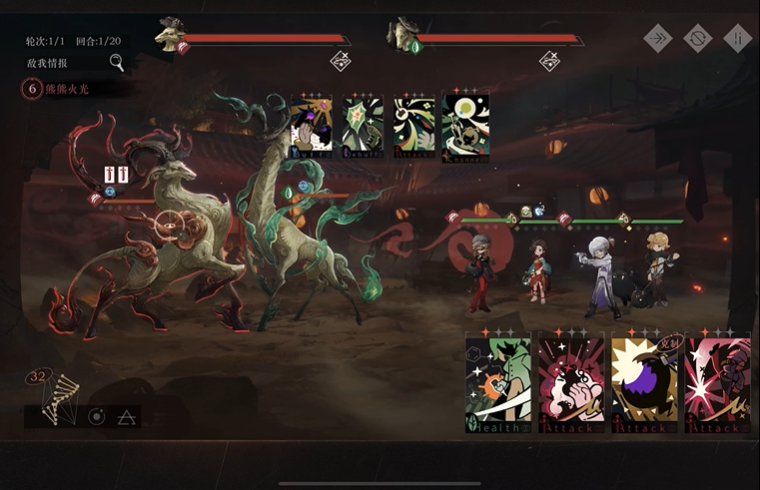Pause the battle with the pause button
This screenshot has height=490, width=760.
click(737, 38)
